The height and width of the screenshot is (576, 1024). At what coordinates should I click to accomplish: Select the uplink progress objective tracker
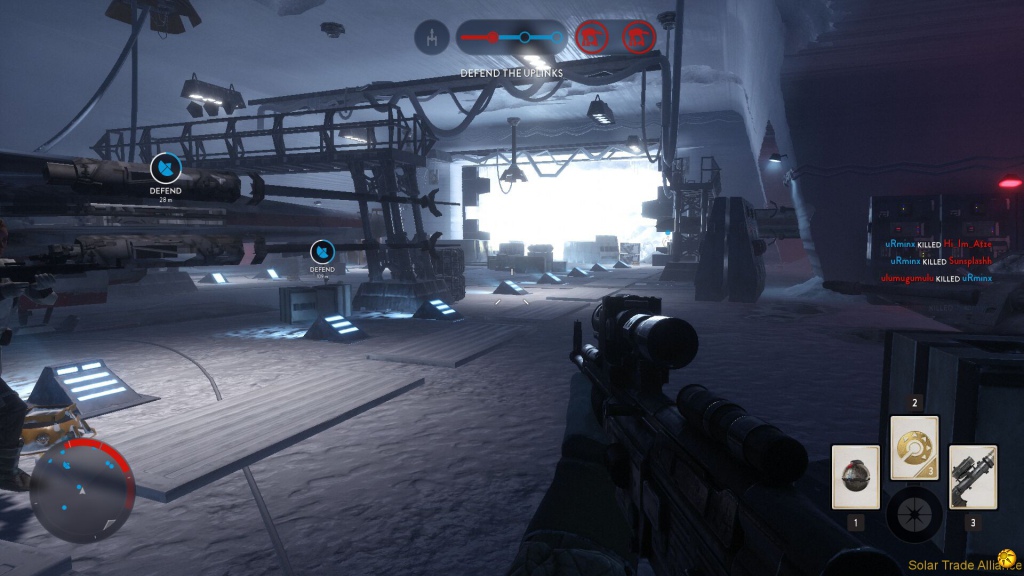coord(512,39)
